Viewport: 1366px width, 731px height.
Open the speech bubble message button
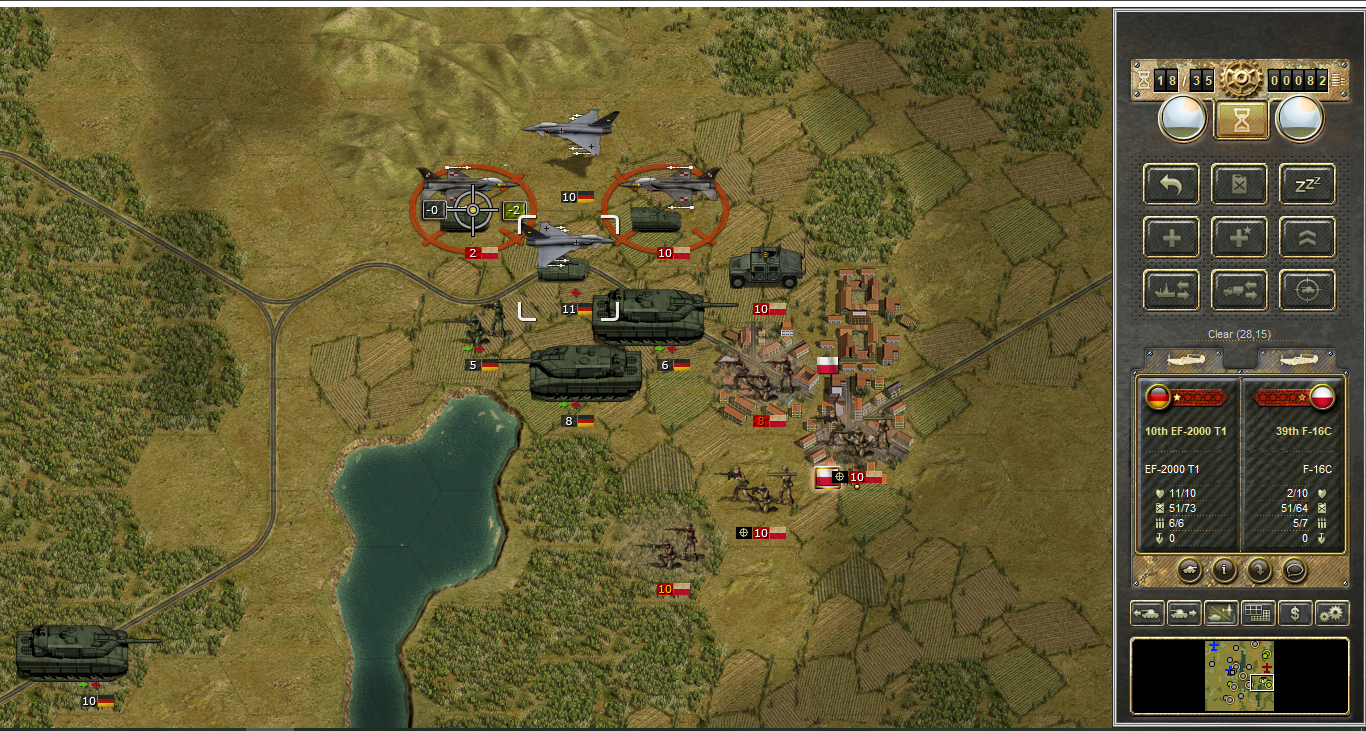point(1295,570)
